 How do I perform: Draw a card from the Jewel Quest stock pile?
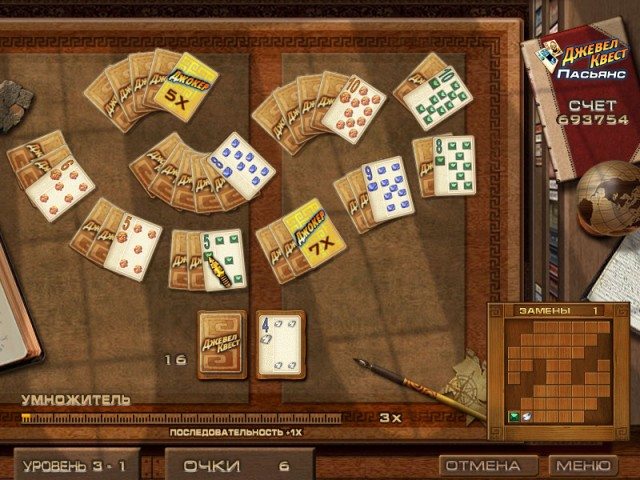point(222,343)
